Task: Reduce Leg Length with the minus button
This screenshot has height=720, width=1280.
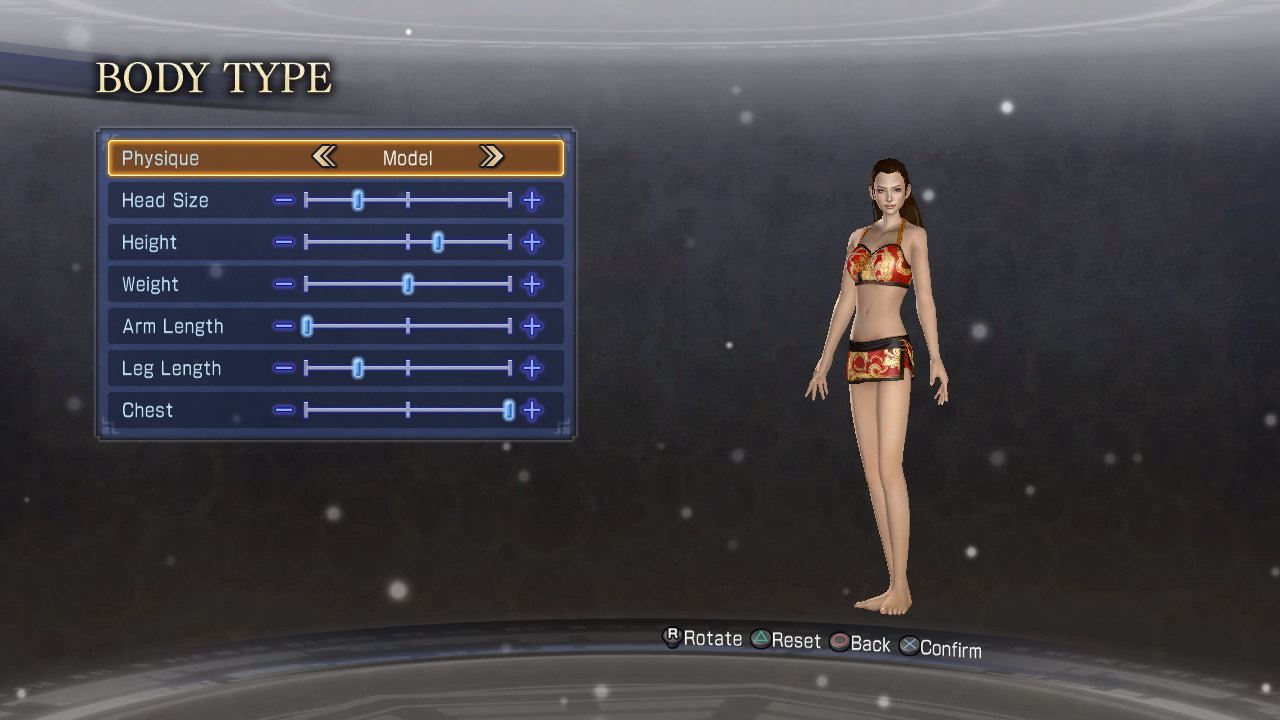Action: (284, 368)
